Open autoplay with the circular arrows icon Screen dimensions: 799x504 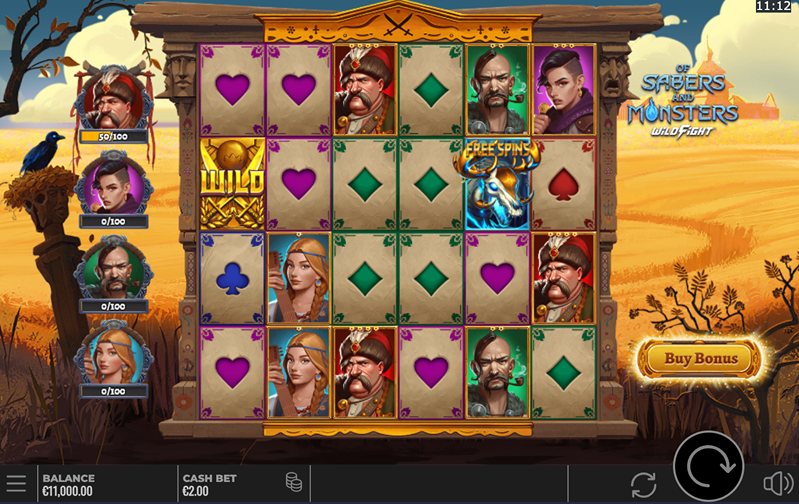click(643, 485)
